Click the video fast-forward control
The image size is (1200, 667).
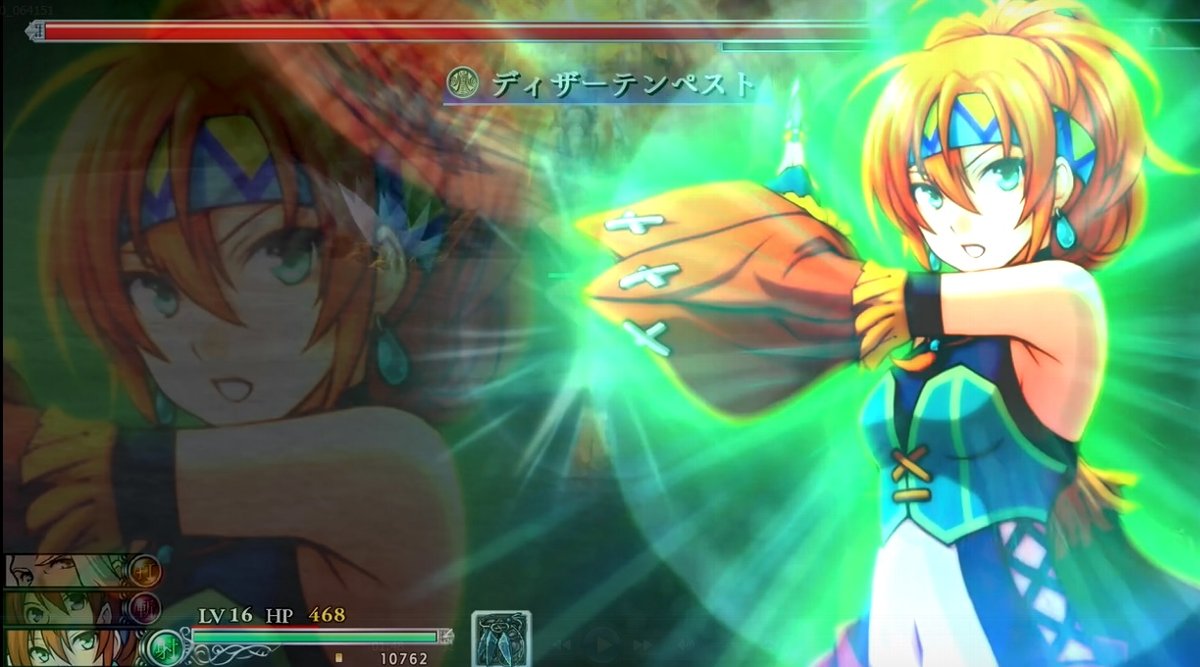[641, 645]
